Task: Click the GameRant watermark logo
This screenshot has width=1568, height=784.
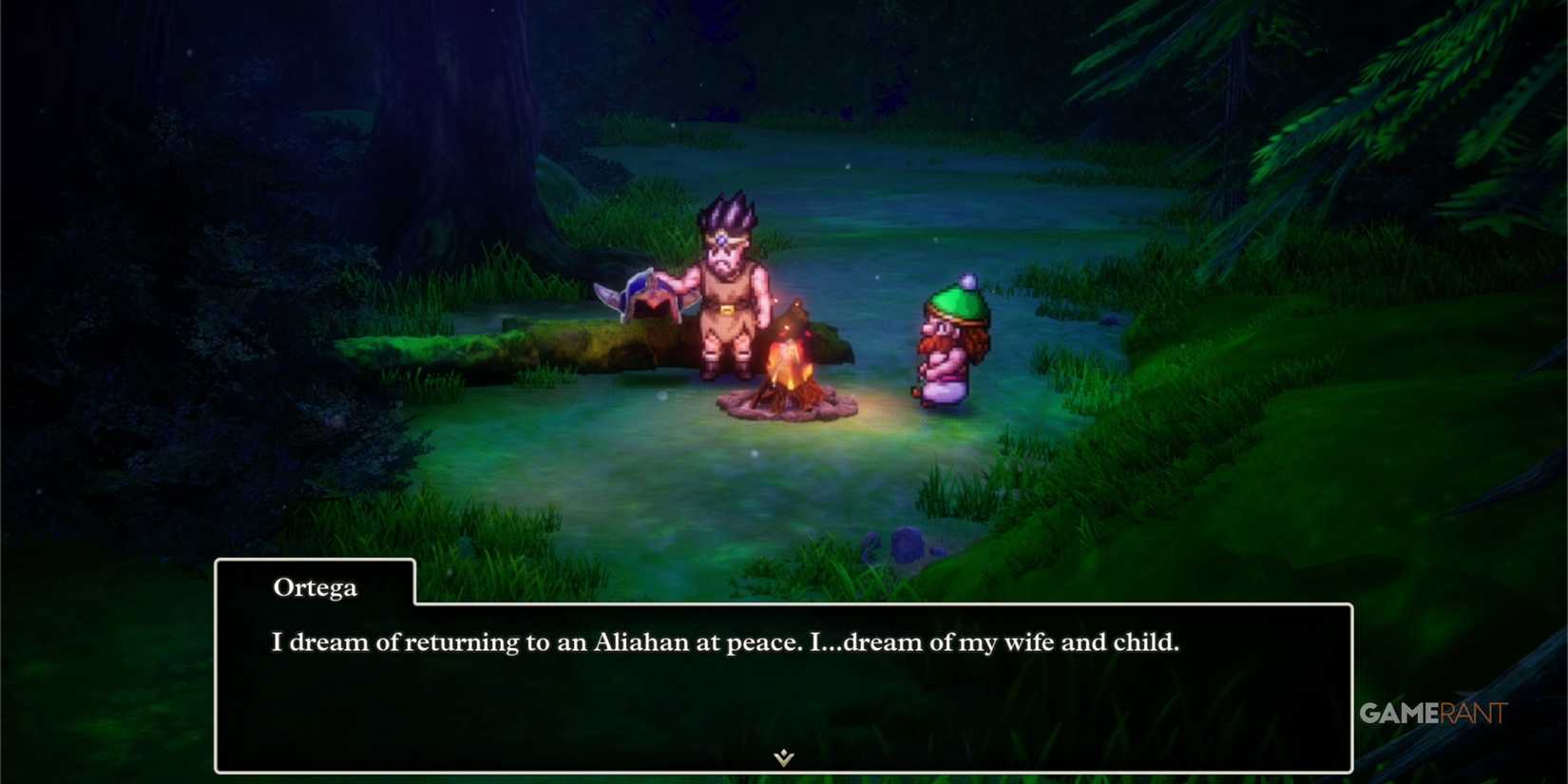Action: click(x=1430, y=711)
